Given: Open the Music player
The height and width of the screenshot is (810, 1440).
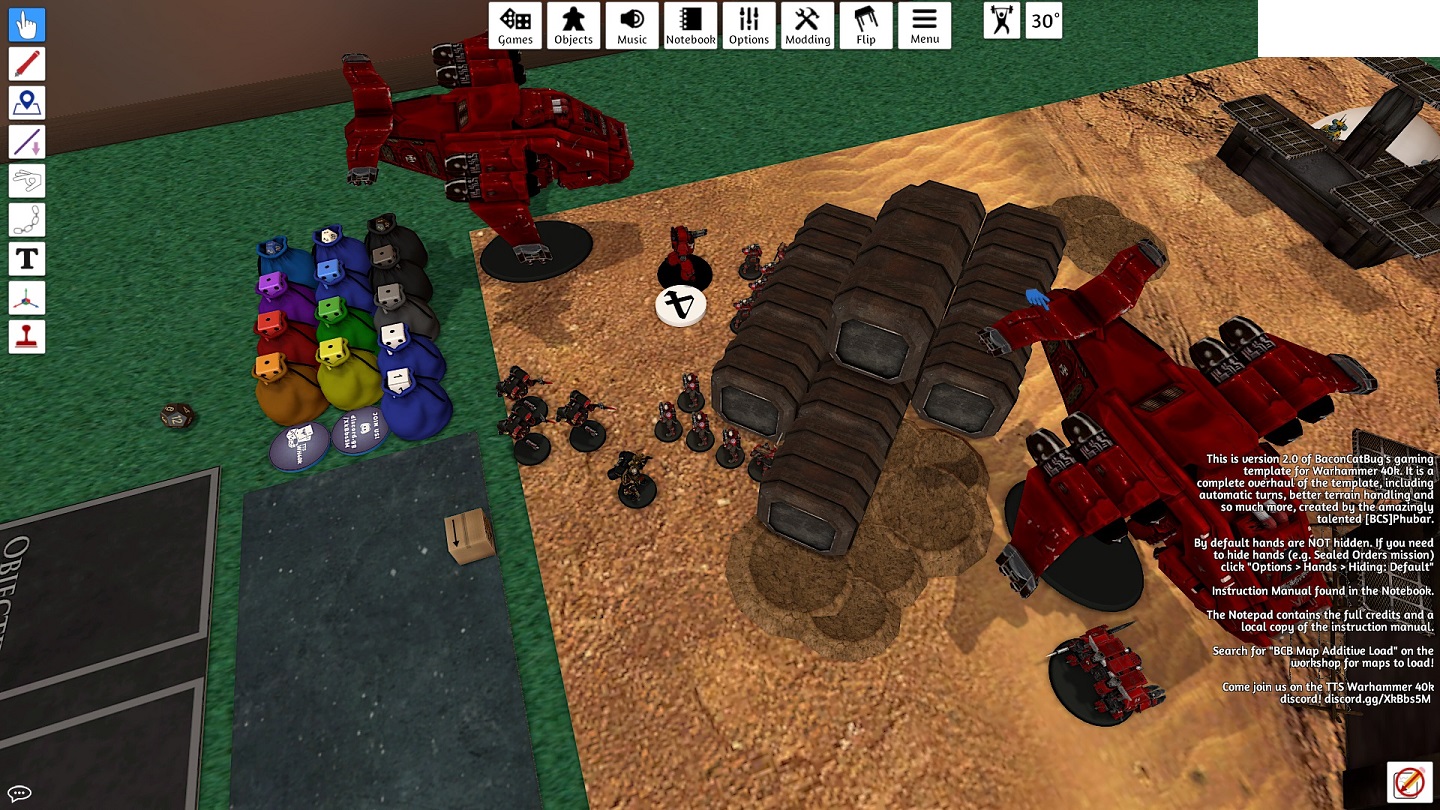Looking at the screenshot, I should [632, 25].
